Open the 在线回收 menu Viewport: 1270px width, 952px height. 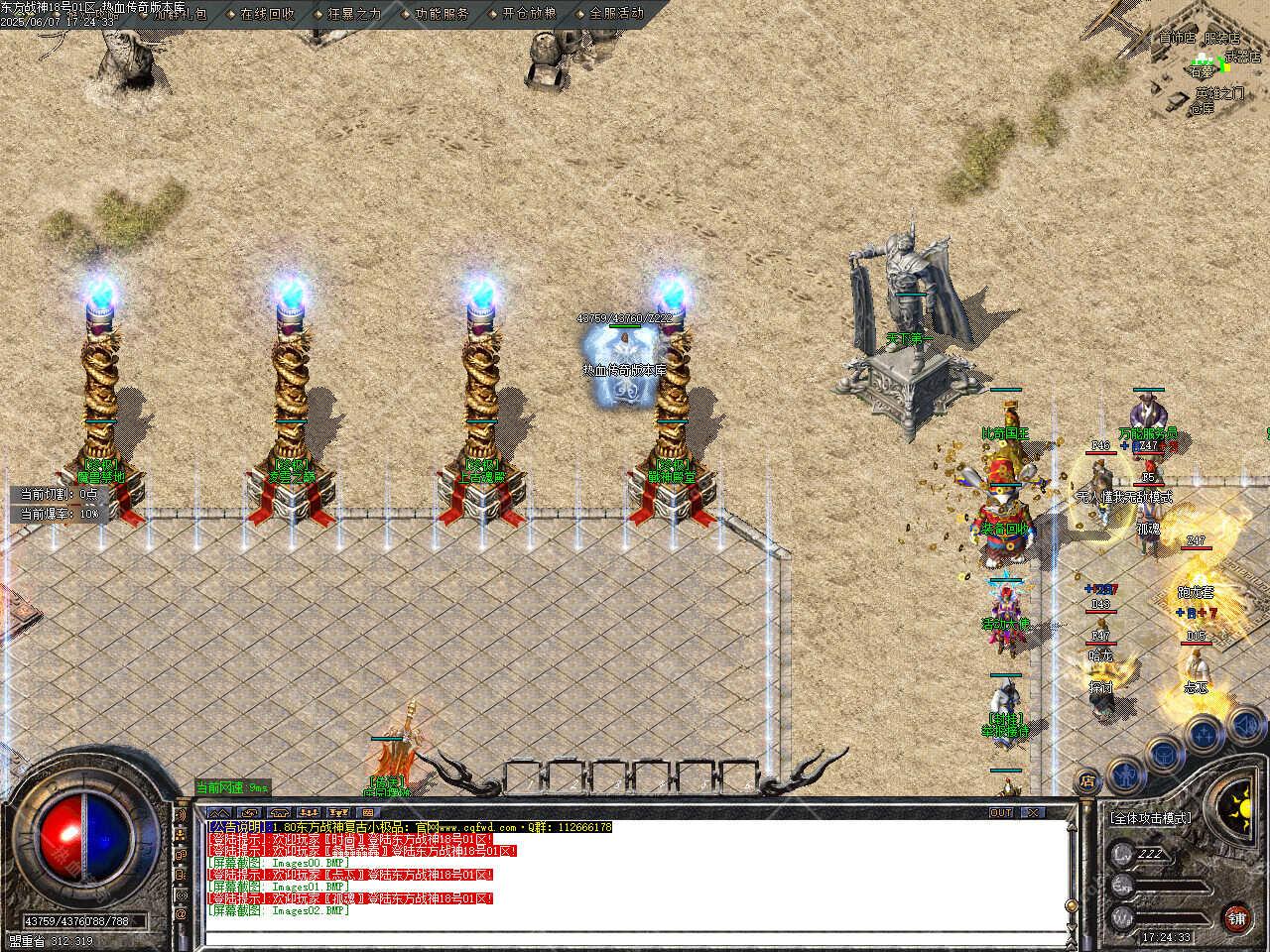(x=266, y=14)
